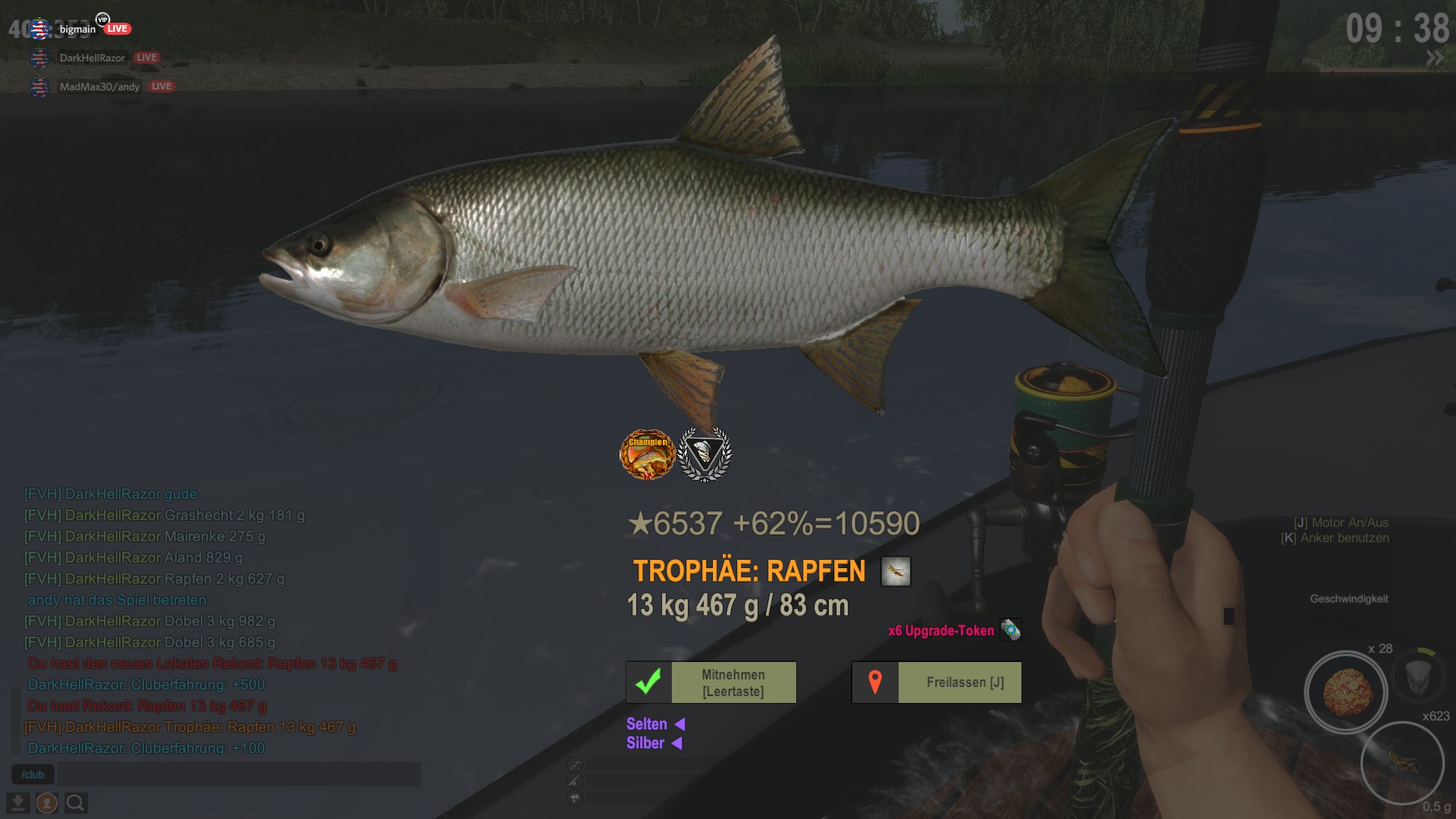Focus the chat text input field
Screen dimensions: 1456x819
point(239,774)
